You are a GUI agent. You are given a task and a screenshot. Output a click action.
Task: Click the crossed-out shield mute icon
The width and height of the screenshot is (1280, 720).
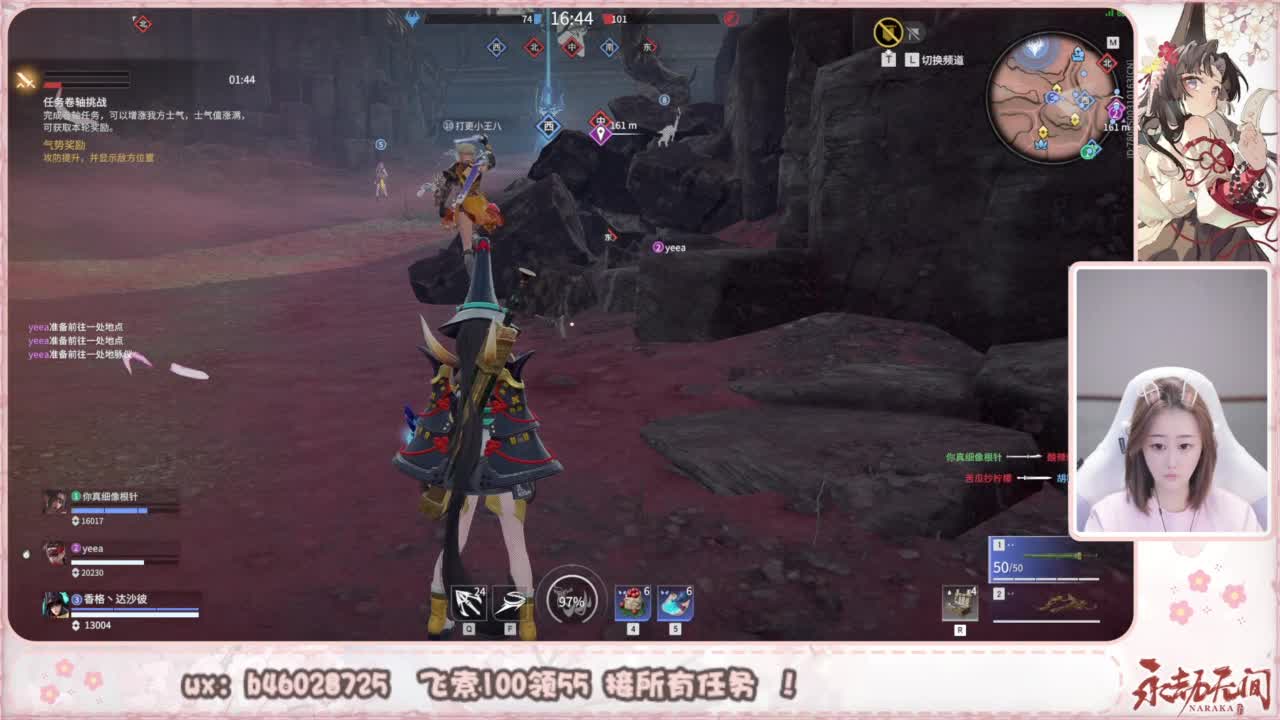(886, 31)
